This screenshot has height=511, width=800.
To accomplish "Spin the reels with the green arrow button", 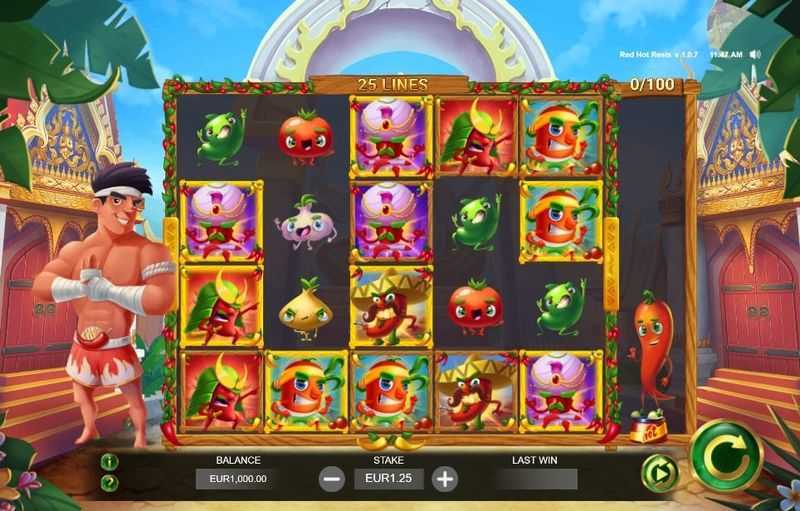I will pos(726,456).
